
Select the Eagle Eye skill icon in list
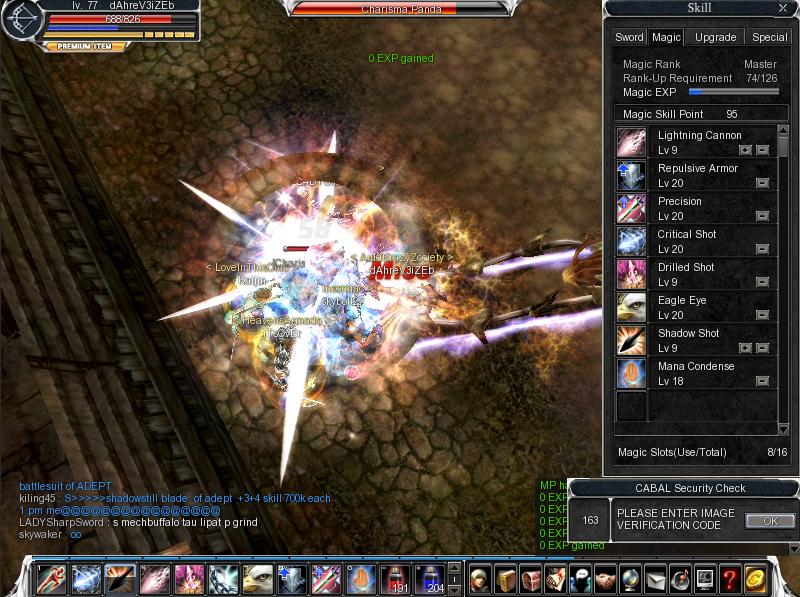point(631,307)
